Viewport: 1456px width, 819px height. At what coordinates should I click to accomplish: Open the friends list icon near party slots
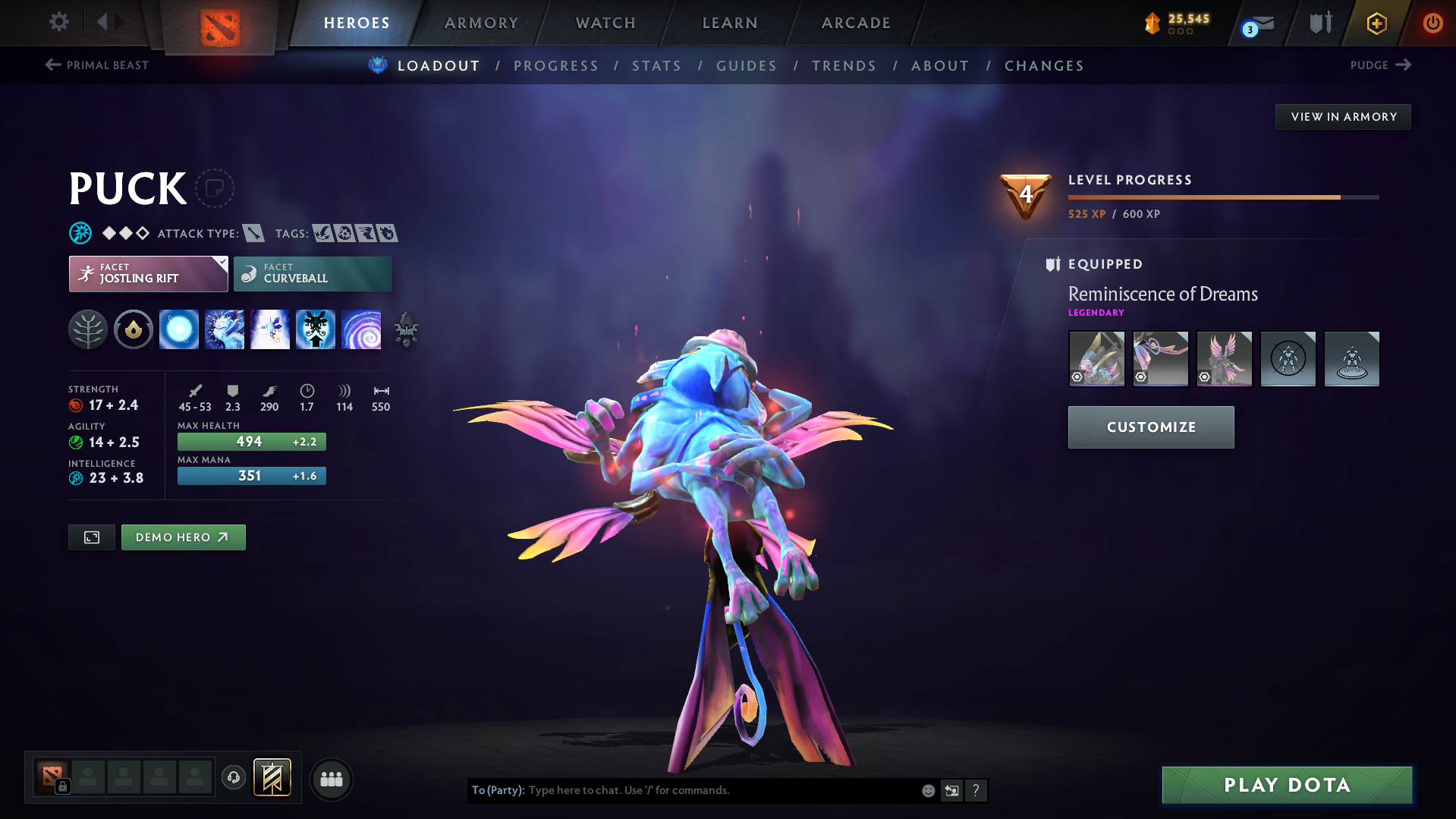[x=332, y=779]
